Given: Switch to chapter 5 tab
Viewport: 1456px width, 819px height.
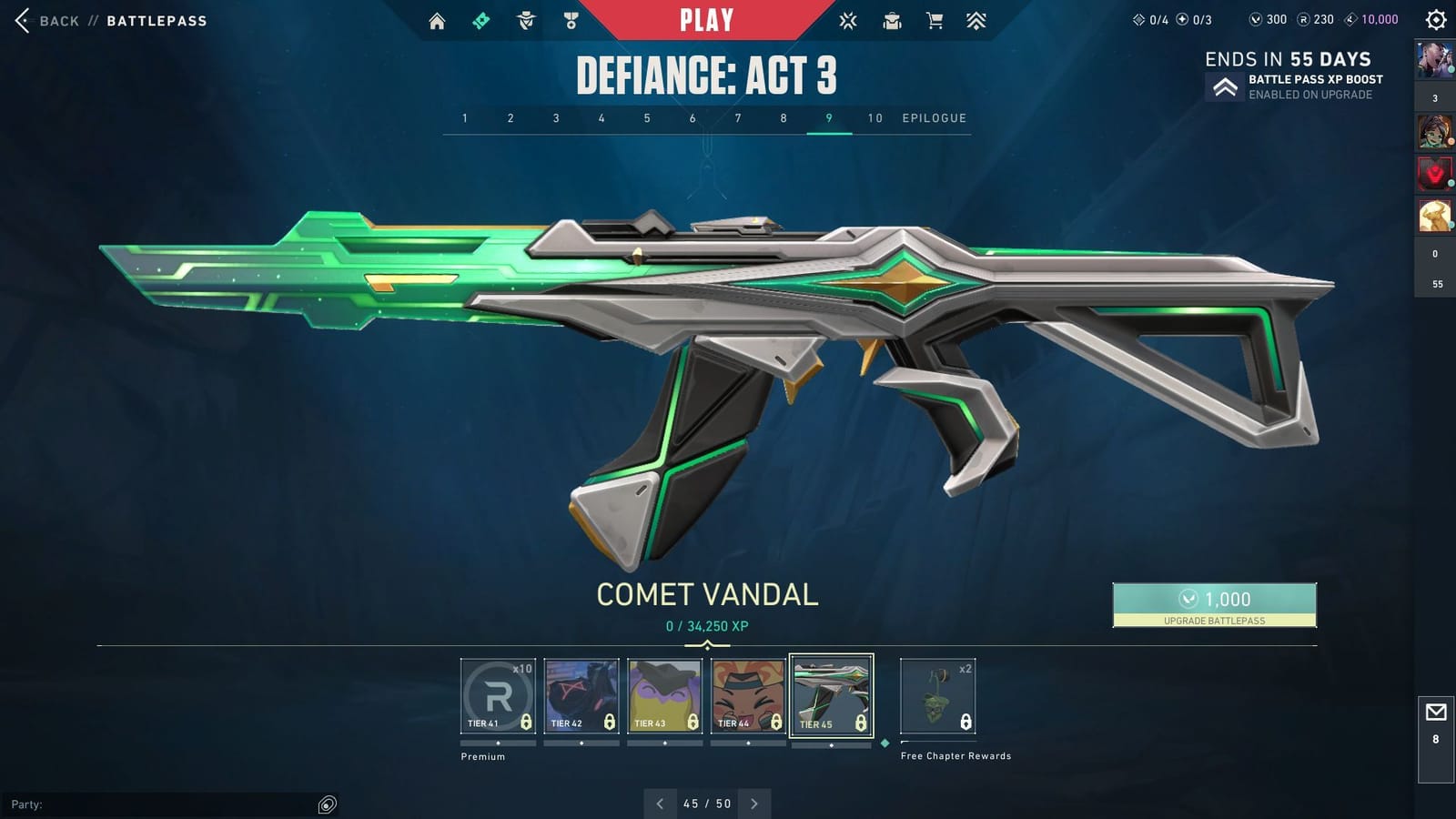Looking at the screenshot, I should [x=646, y=118].
